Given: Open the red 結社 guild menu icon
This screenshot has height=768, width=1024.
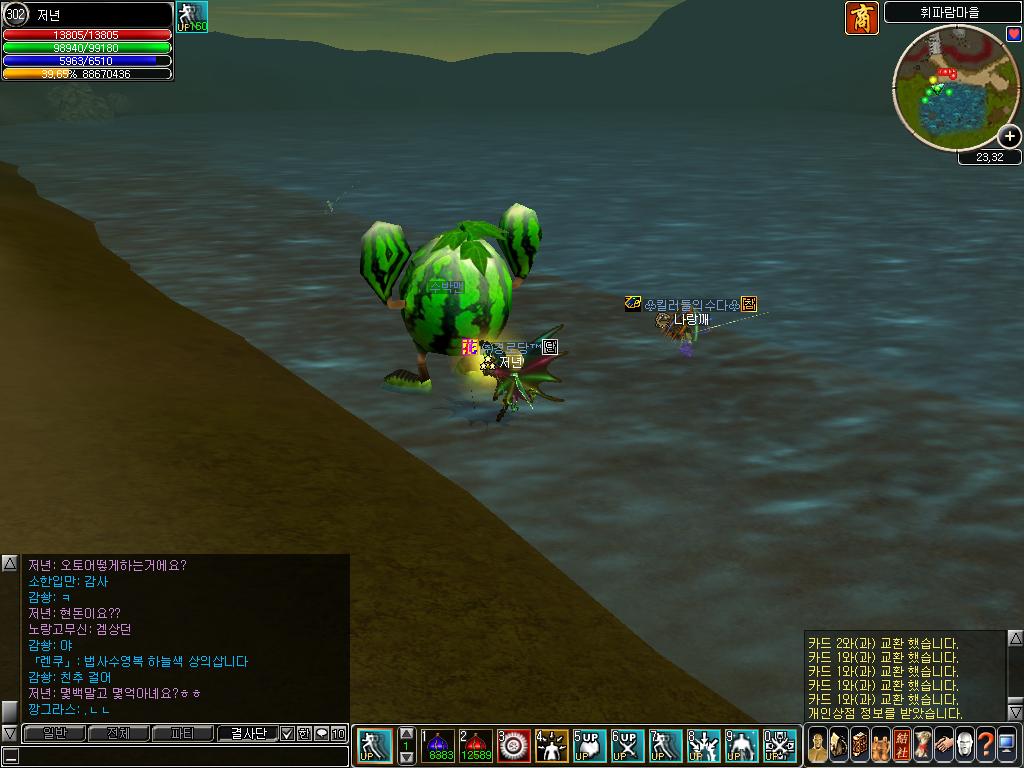Looking at the screenshot, I should tap(901, 744).
